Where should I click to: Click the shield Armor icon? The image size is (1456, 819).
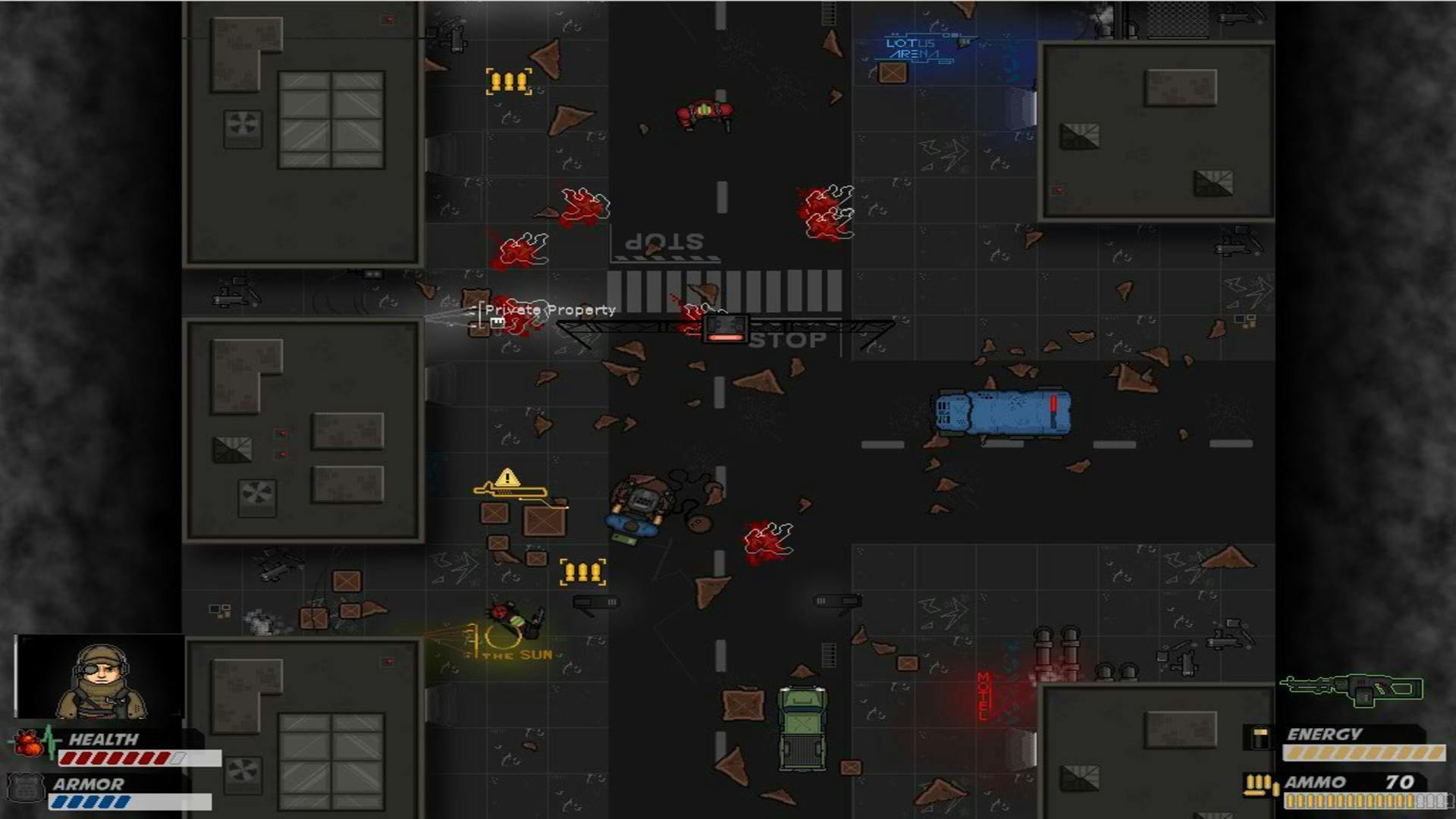coord(28,786)
